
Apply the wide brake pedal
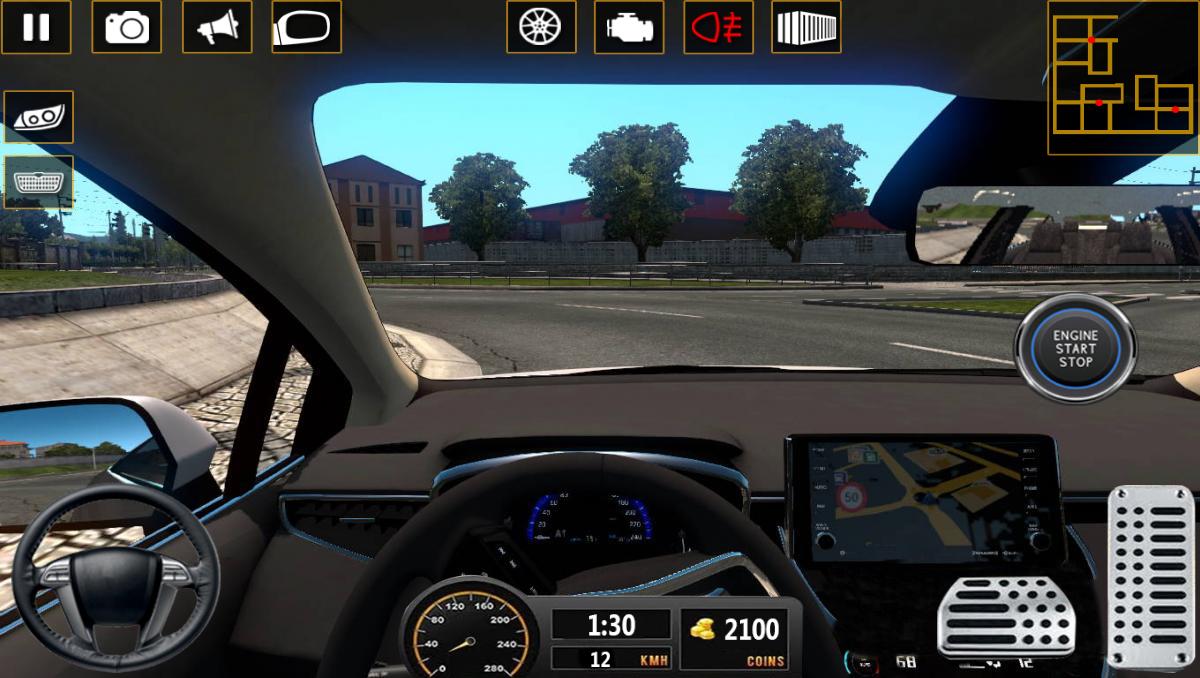click(x=1005, y=616)
